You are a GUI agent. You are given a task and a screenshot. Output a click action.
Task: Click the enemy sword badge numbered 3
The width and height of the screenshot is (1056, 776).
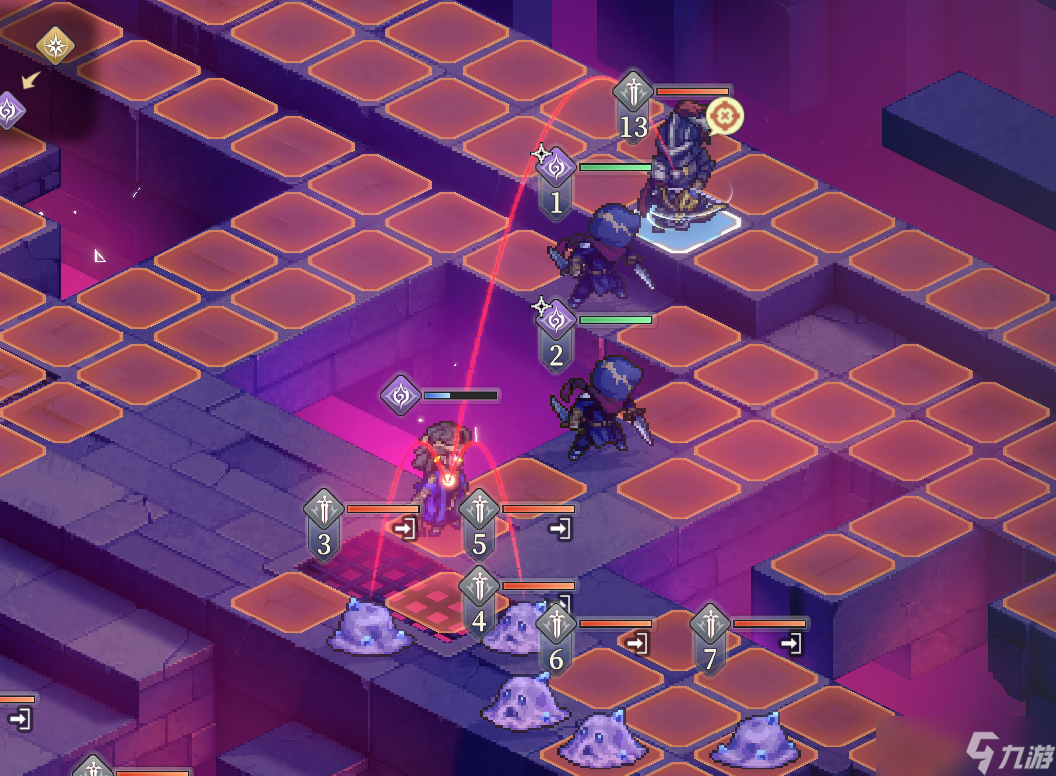pyautogui.click(x=324, y=525)
